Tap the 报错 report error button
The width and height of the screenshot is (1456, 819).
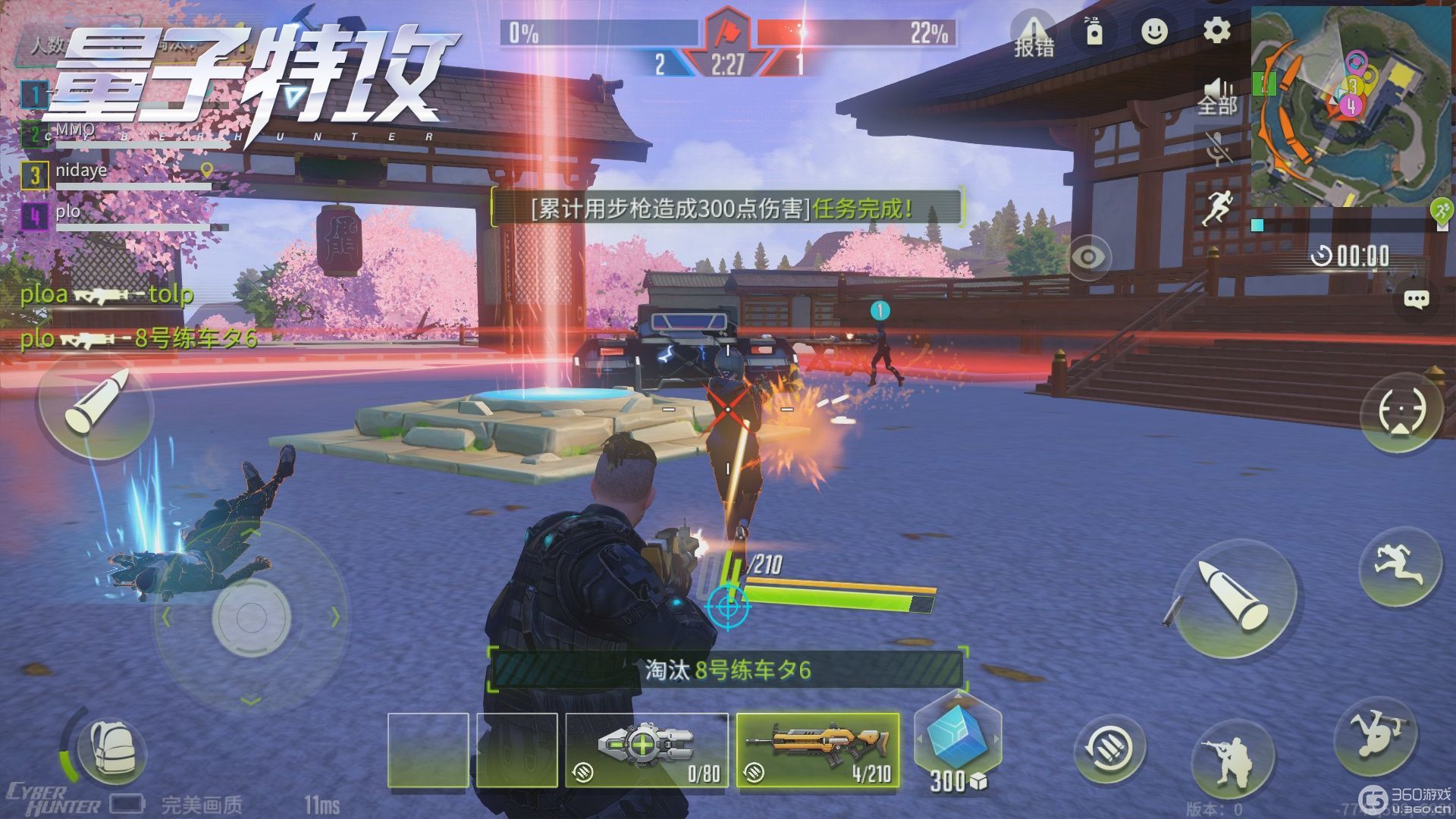coord(1034,34)
